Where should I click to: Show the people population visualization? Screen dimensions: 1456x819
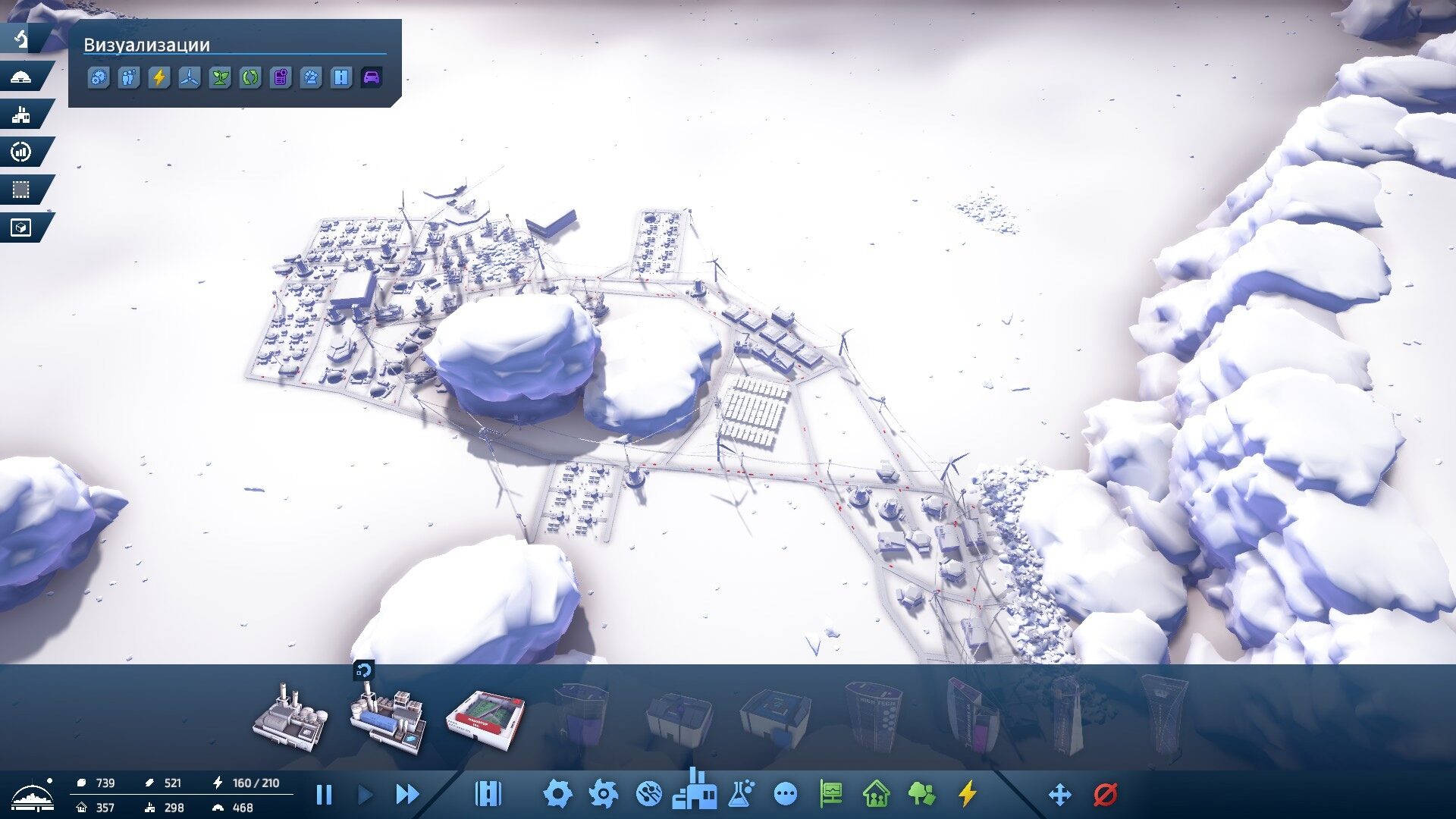tap(129, 77)
